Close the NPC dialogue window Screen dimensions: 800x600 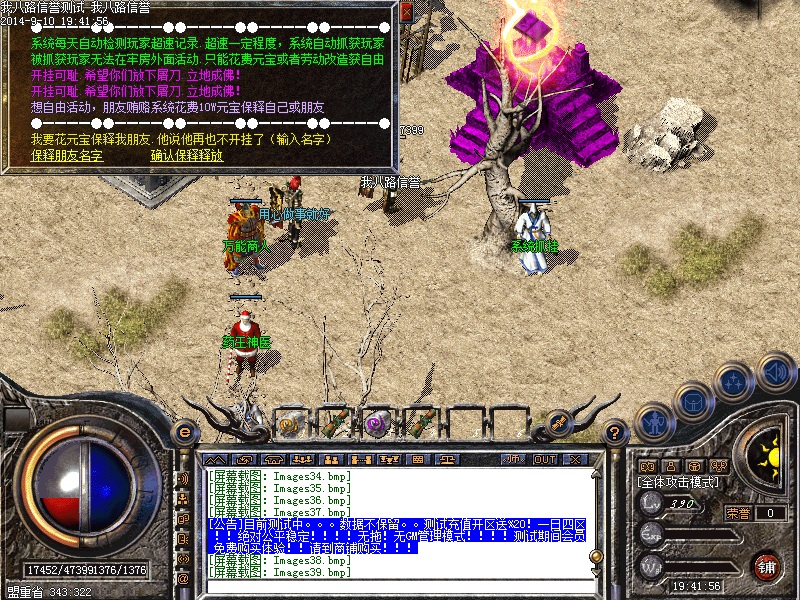[x=406, y=12]
